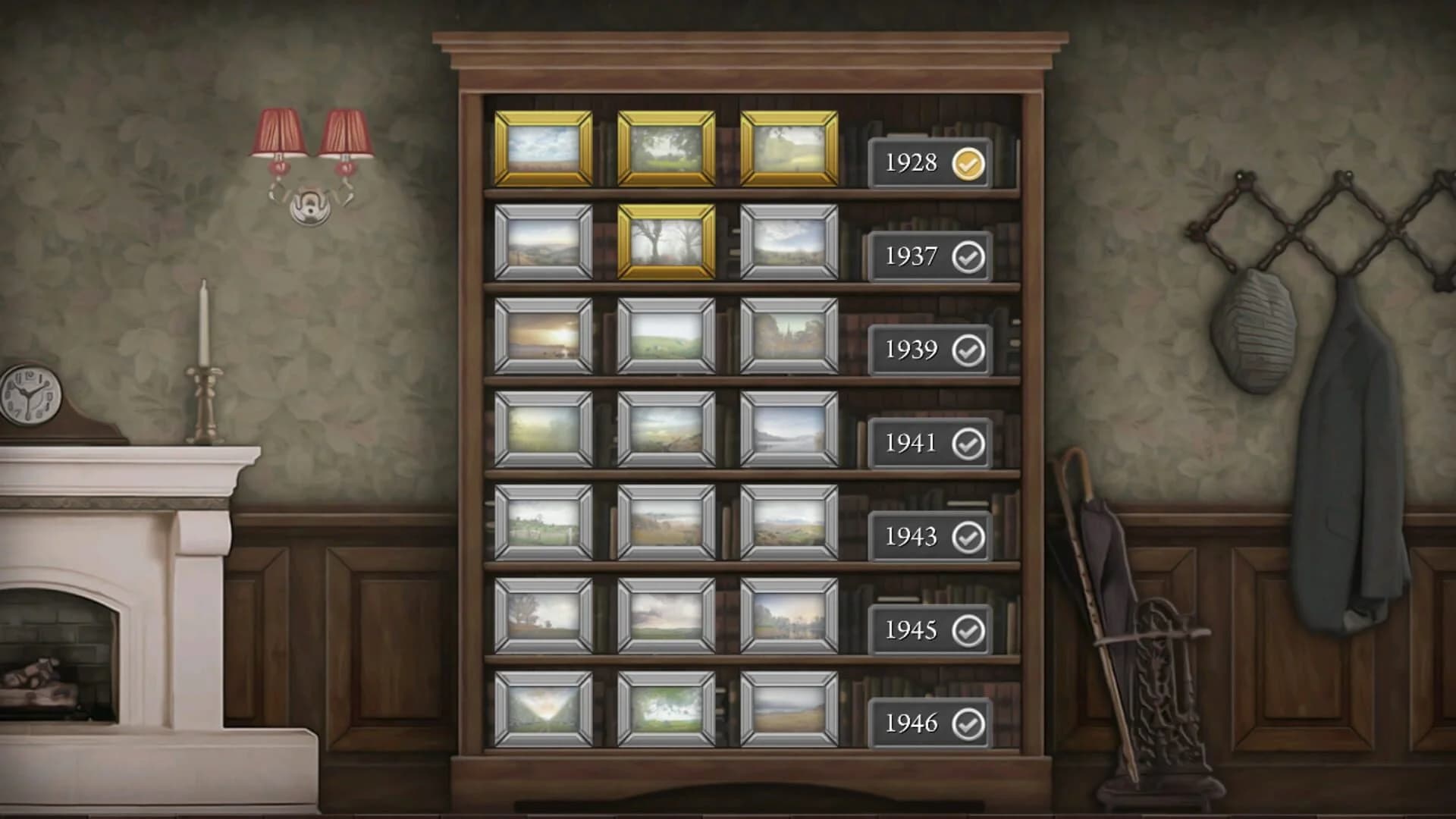Select the 1945 year label

pos(913,630)
